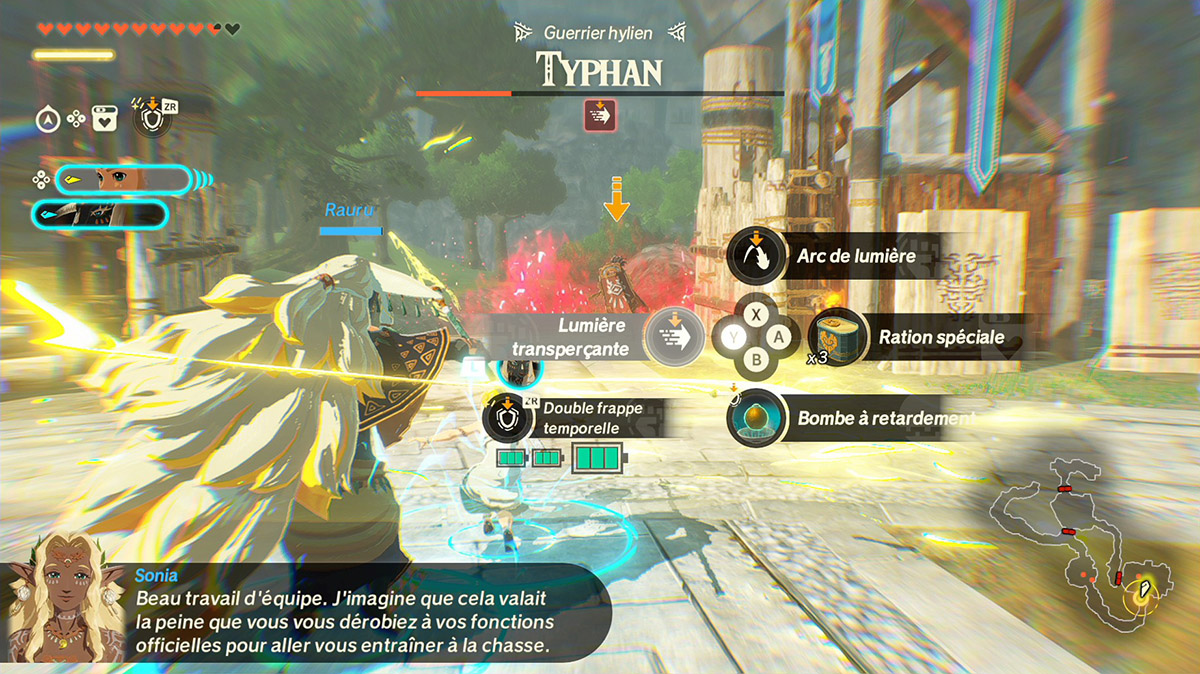Trigger the Double frappe temporelle icon
Screen dimensions: 1200x674
507,418
